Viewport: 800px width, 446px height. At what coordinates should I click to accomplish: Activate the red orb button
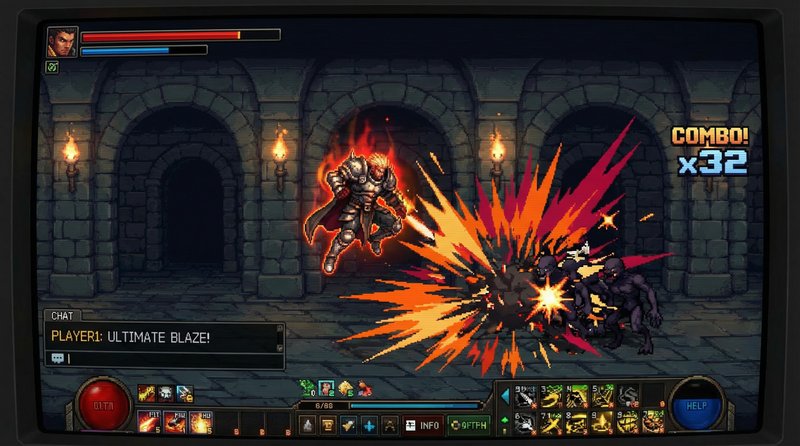pos(103,406)
